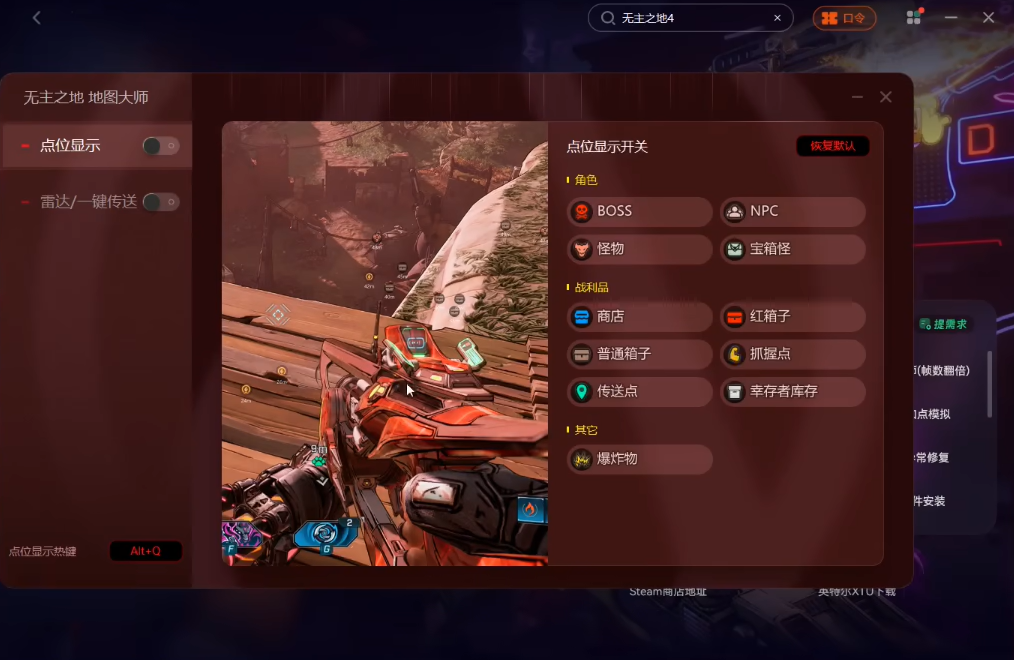The height and width of the screenshot is (660, 1014).
Task: Toggle the 普通箱子 marker filter
Action: tap(640, 354)
